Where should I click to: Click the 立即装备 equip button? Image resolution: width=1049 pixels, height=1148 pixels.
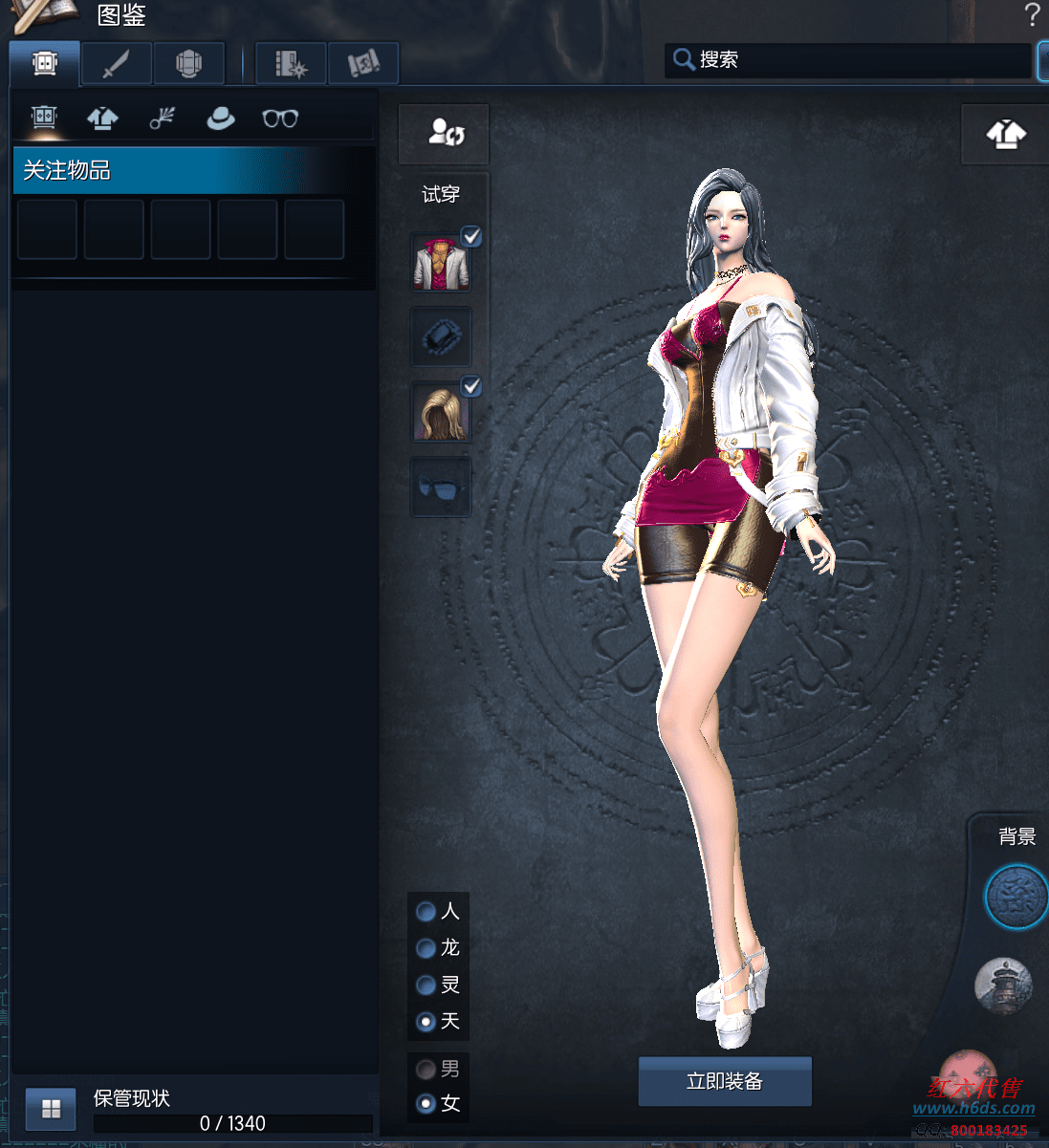click(x=725, y=1081)
